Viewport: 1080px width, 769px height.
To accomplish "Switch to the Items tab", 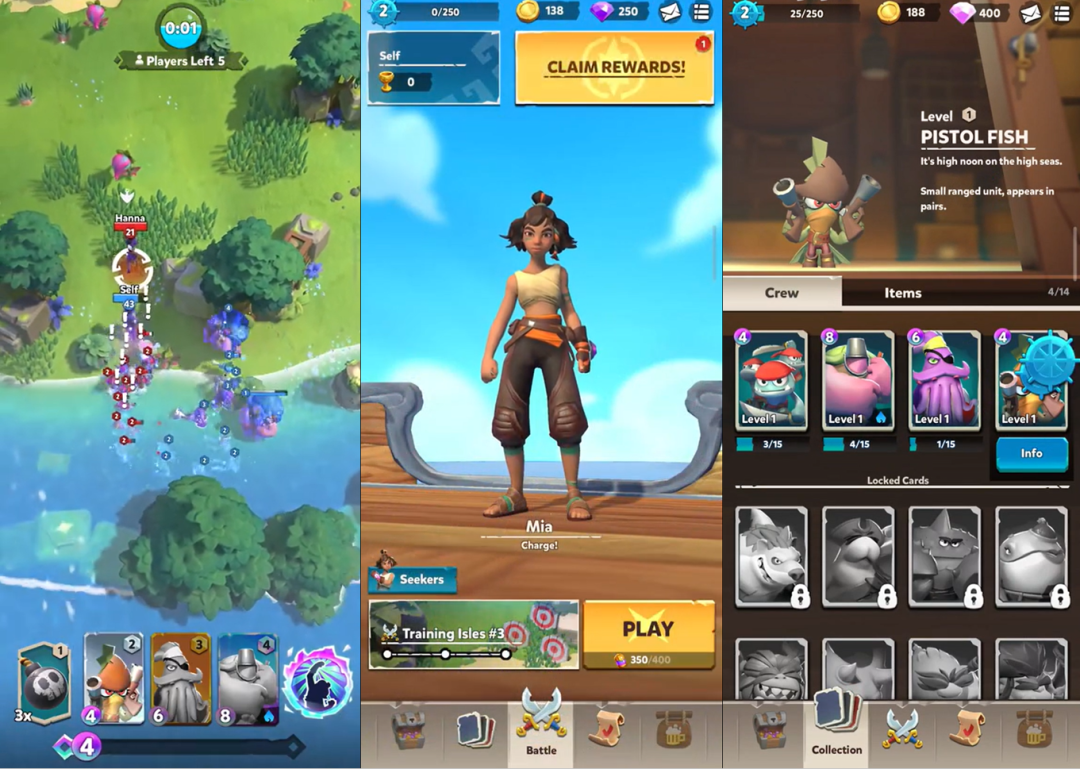I will 902,292.
